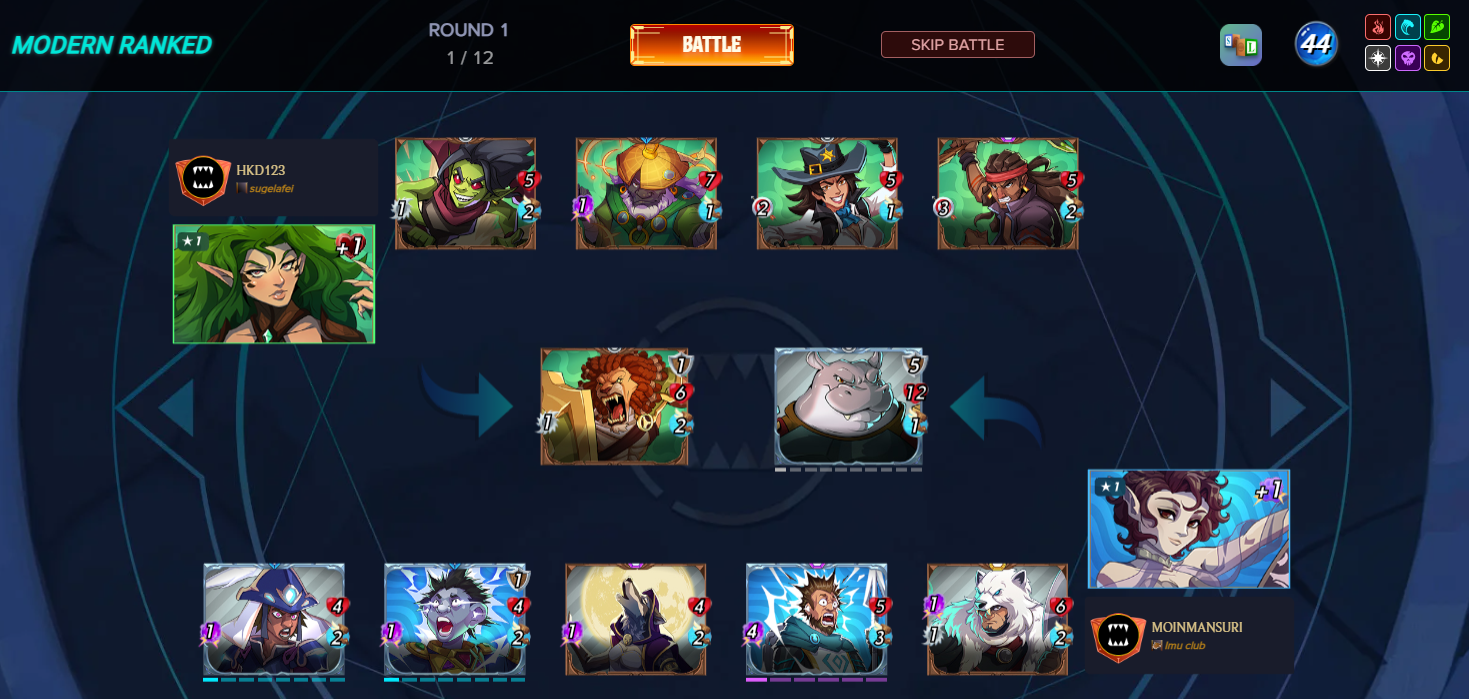Inspect the green goblin monster card
This screenshot has height=699, width=1469.
pyautogui.click(x=465, y=193)
